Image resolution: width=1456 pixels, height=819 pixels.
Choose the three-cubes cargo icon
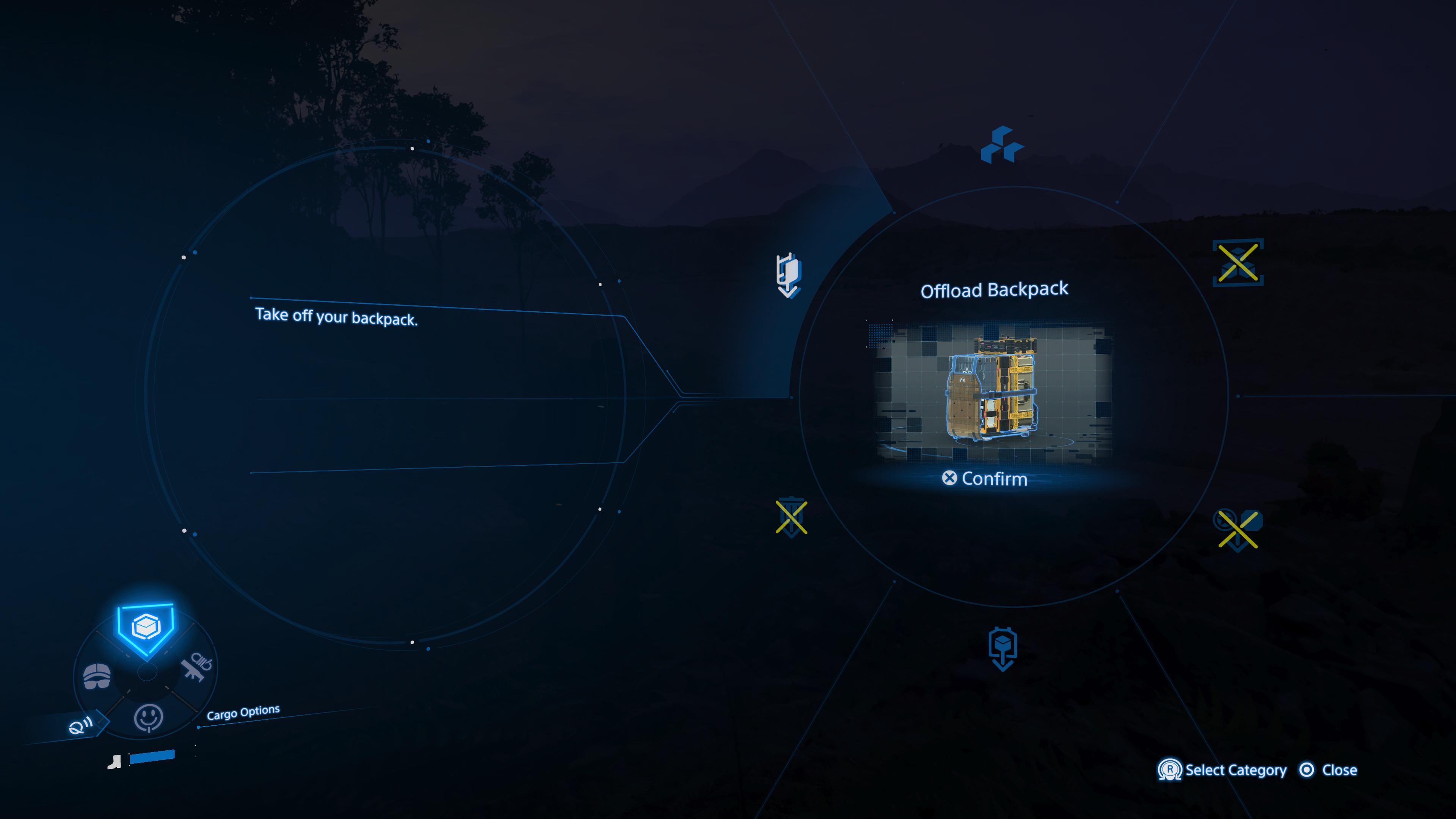pos(1001,145)
